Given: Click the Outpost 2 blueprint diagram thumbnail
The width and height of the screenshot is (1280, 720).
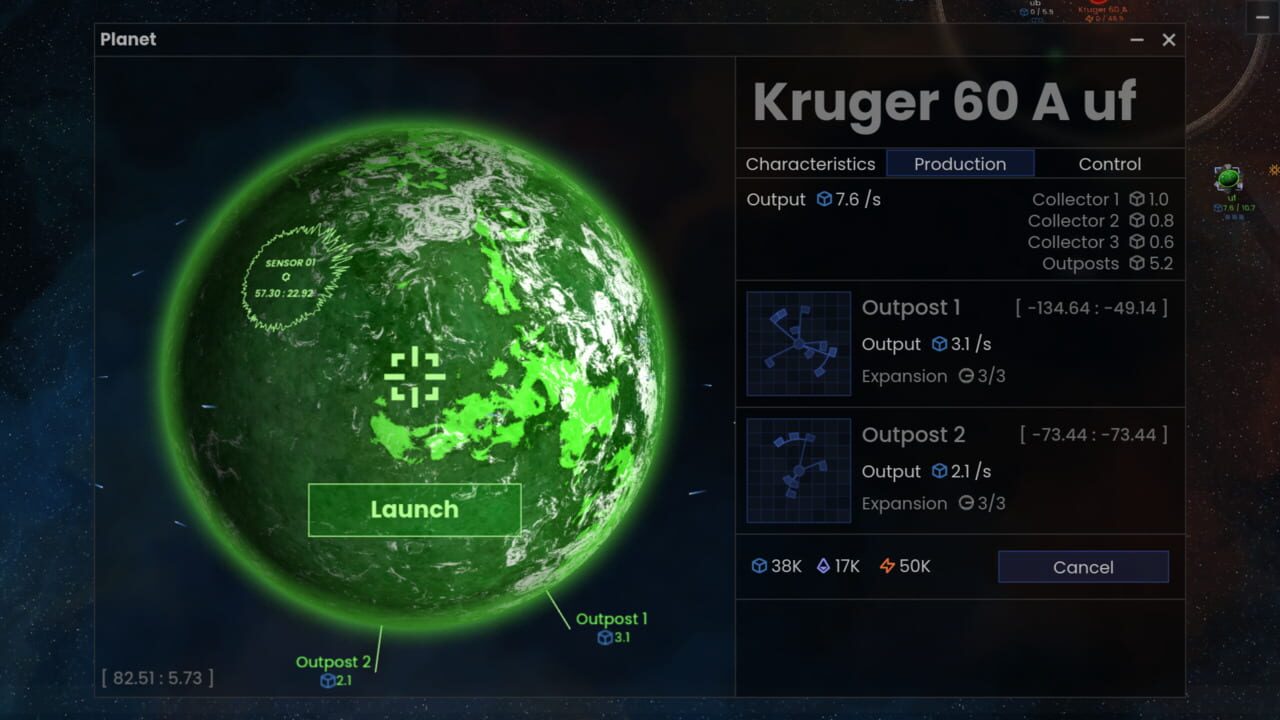Looking at the screenshot, I should coord(796,470).
